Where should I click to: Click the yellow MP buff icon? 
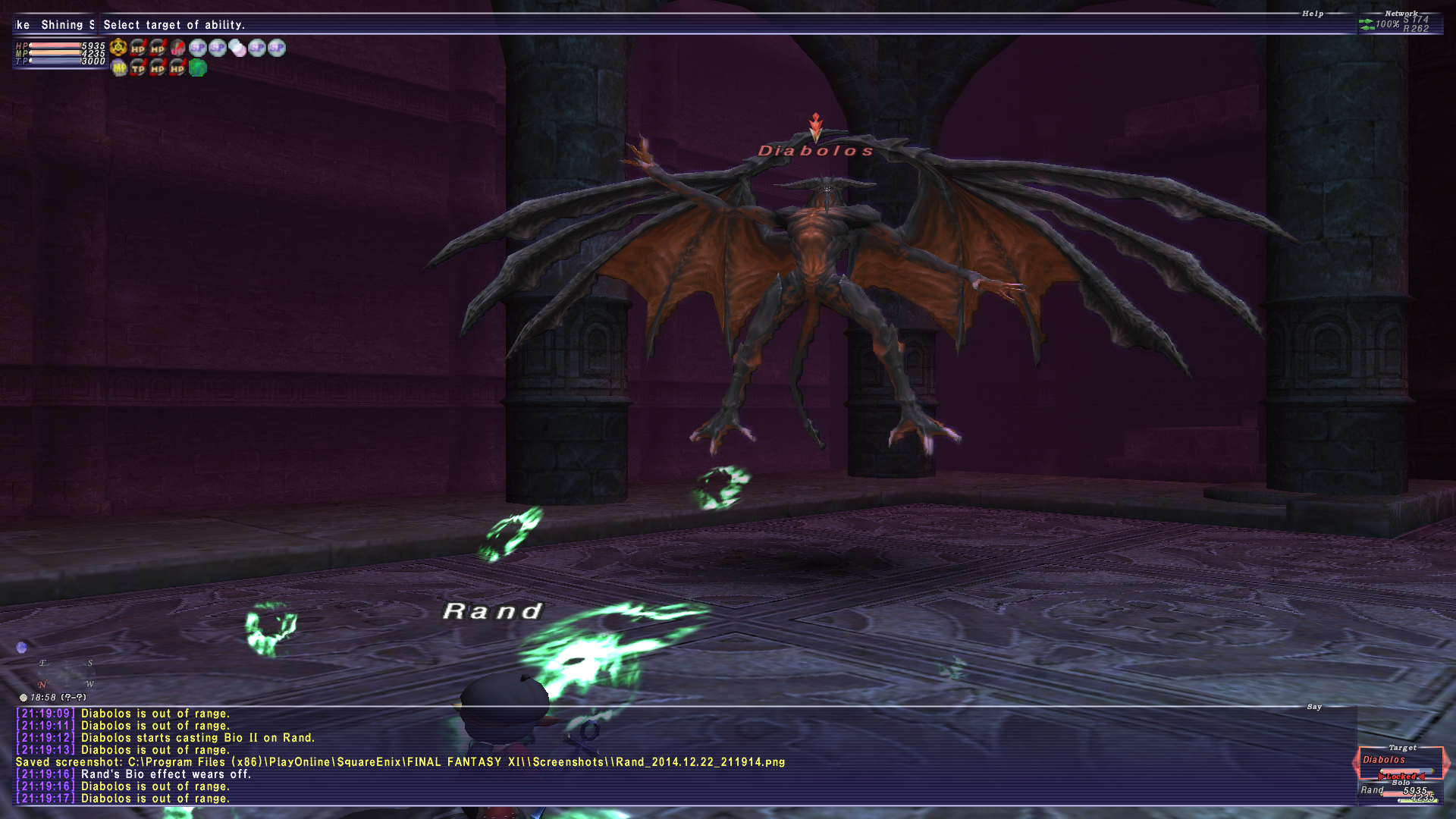(x=119, y=68)
